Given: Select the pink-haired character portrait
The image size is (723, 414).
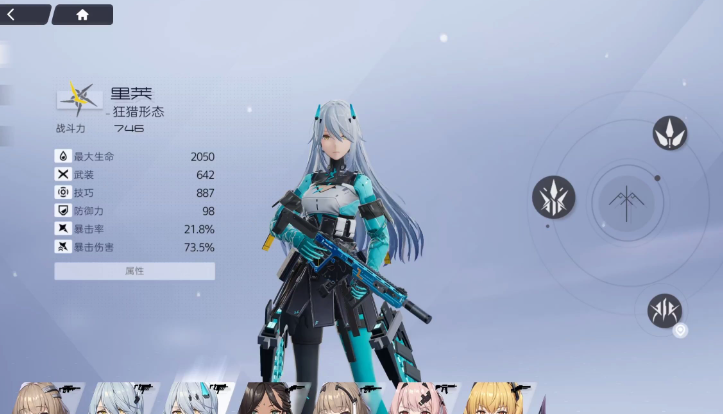Looking at the screenshot, I should point(420,399).
